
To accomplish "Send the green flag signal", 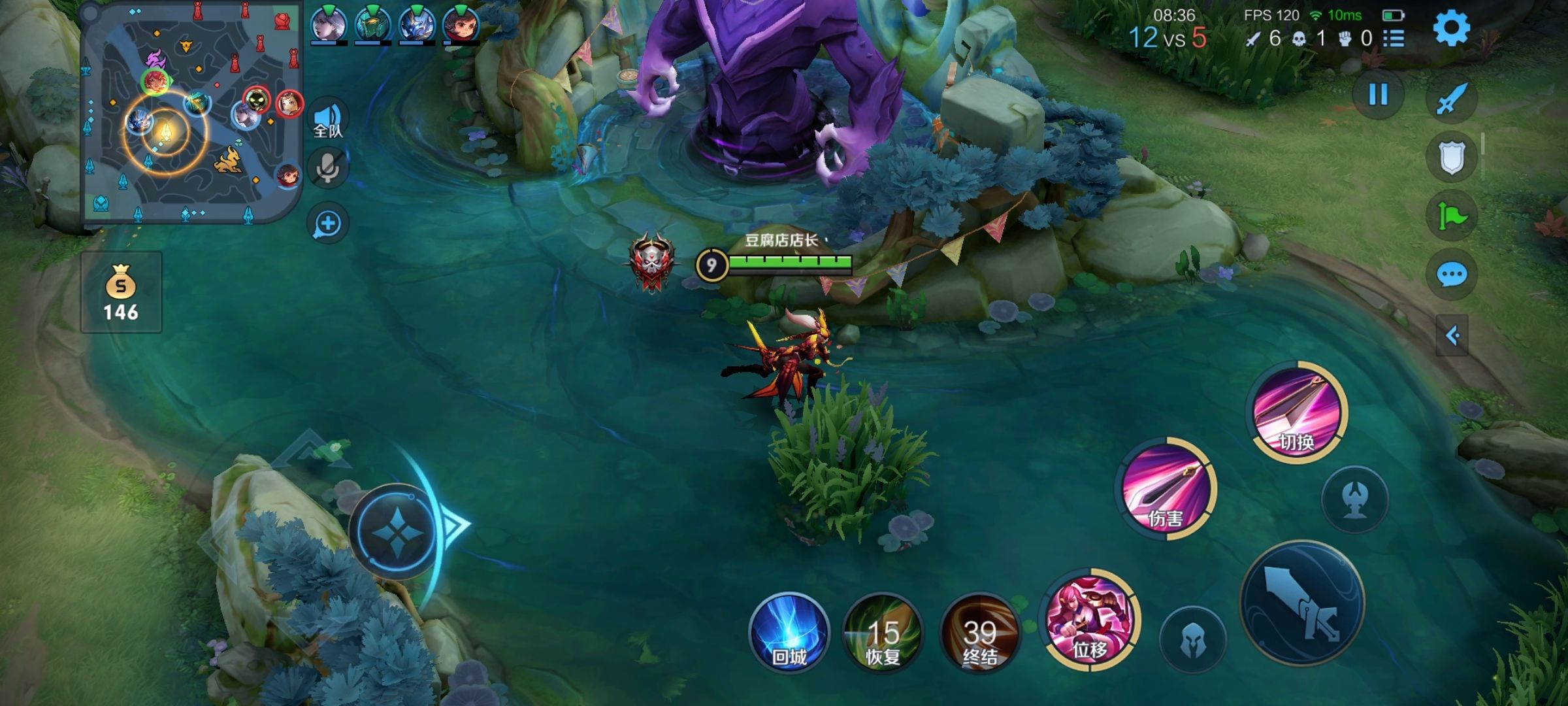I will (1452, 216).
